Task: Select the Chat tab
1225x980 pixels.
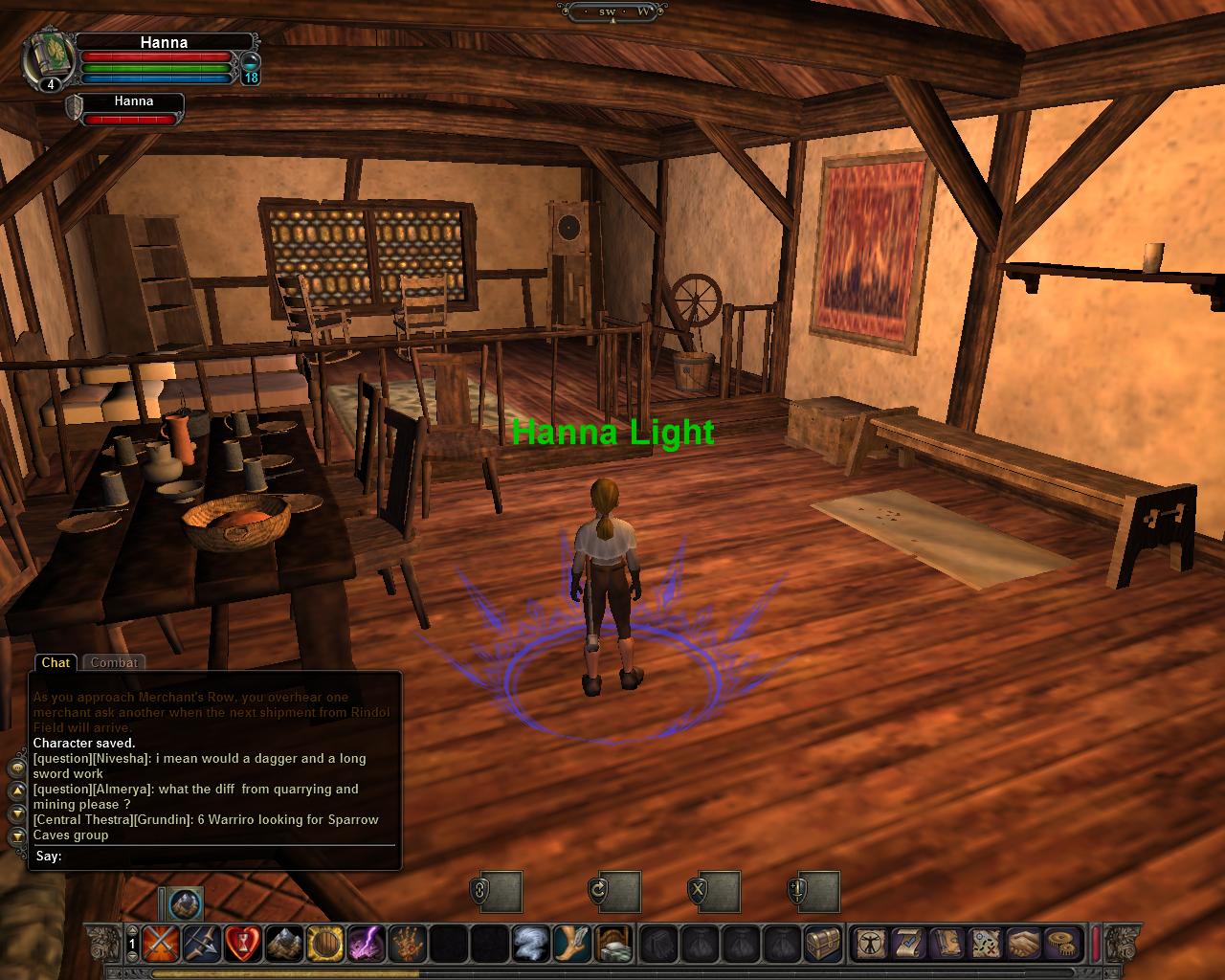Action: coord(56,662)
